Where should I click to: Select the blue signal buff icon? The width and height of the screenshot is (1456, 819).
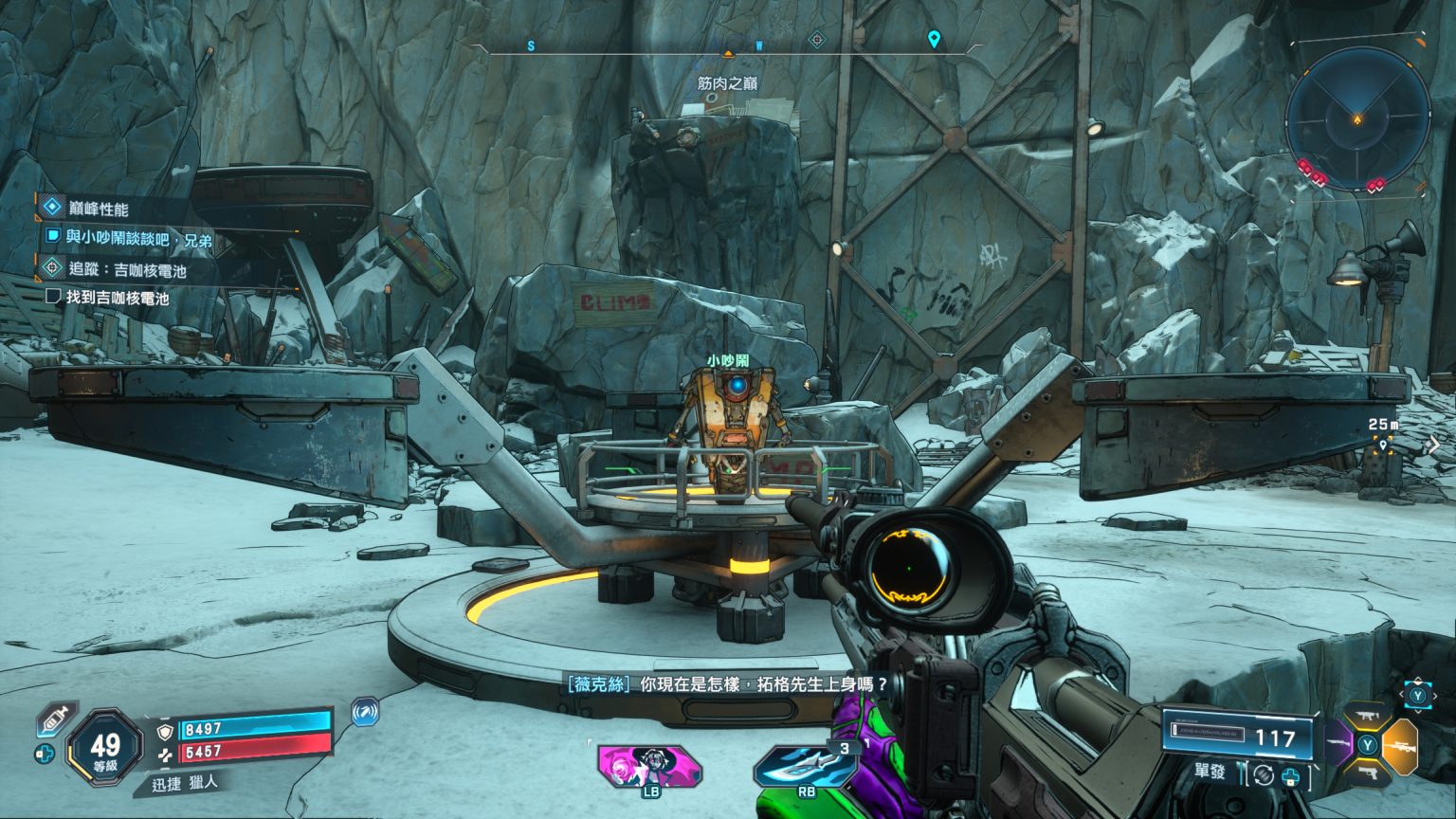(x=365, y=711)
